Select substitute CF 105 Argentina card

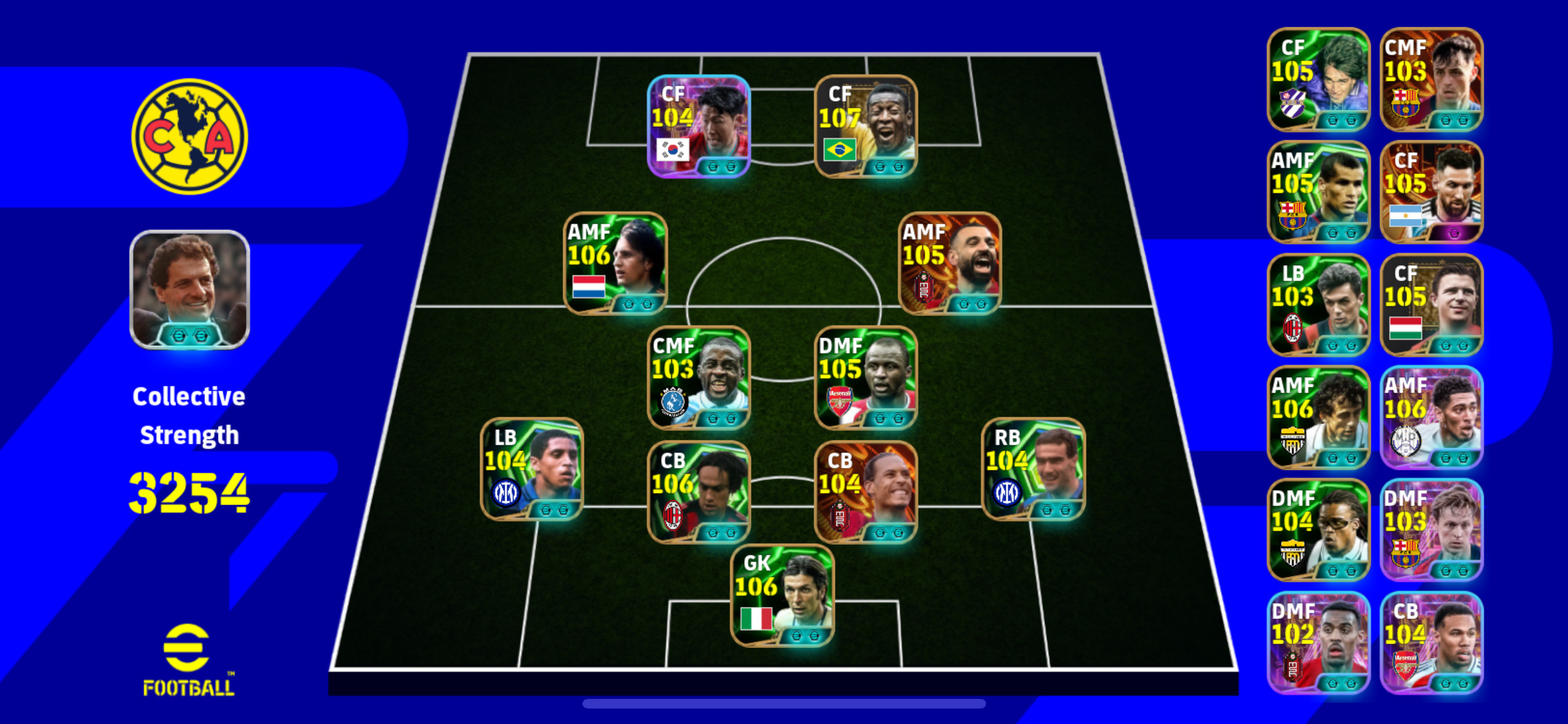1432,192
